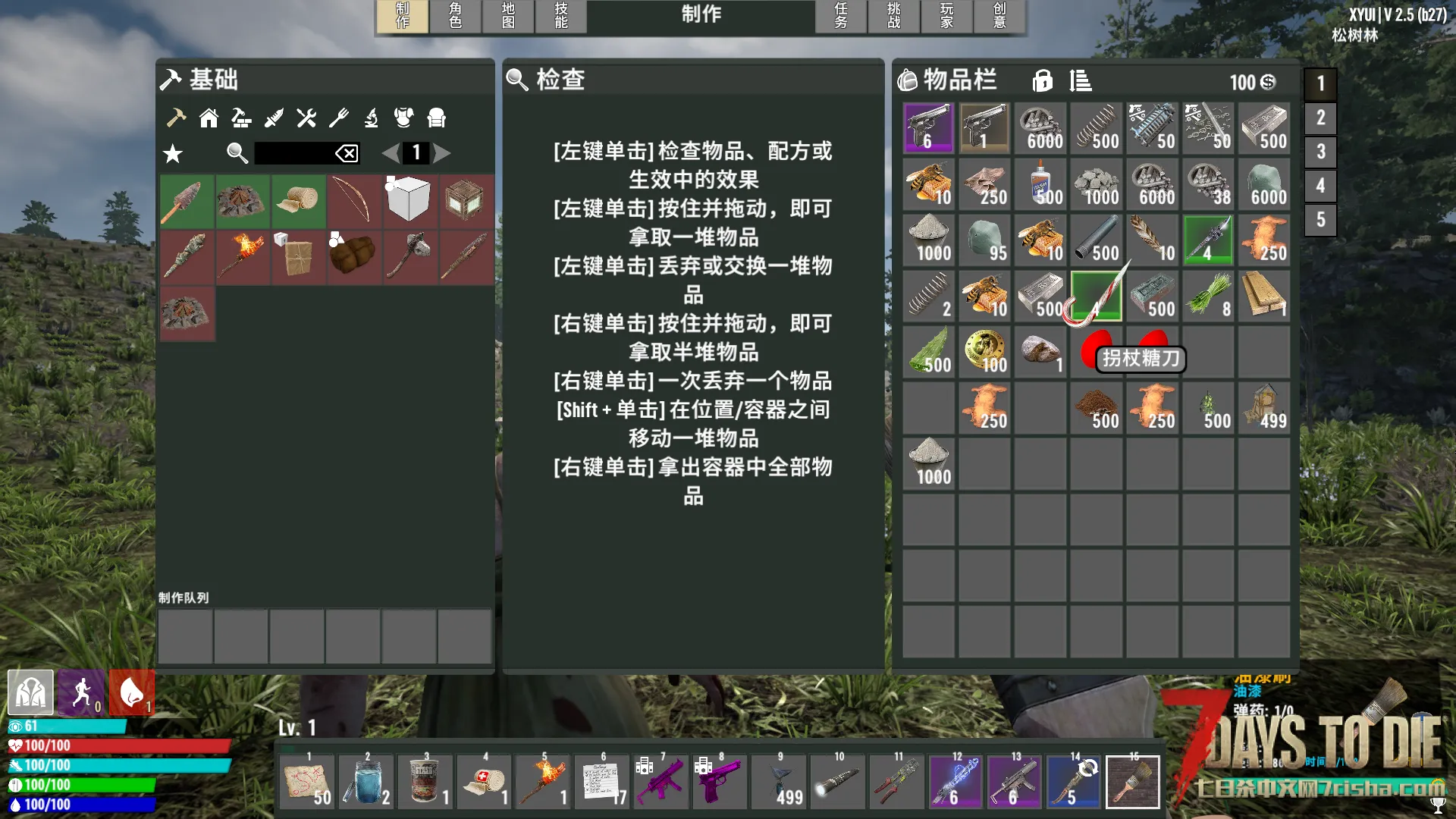Choose the paintbrush hotbar slot
This screenshot has height=819, width=1456.
[x=1133, y=782]
